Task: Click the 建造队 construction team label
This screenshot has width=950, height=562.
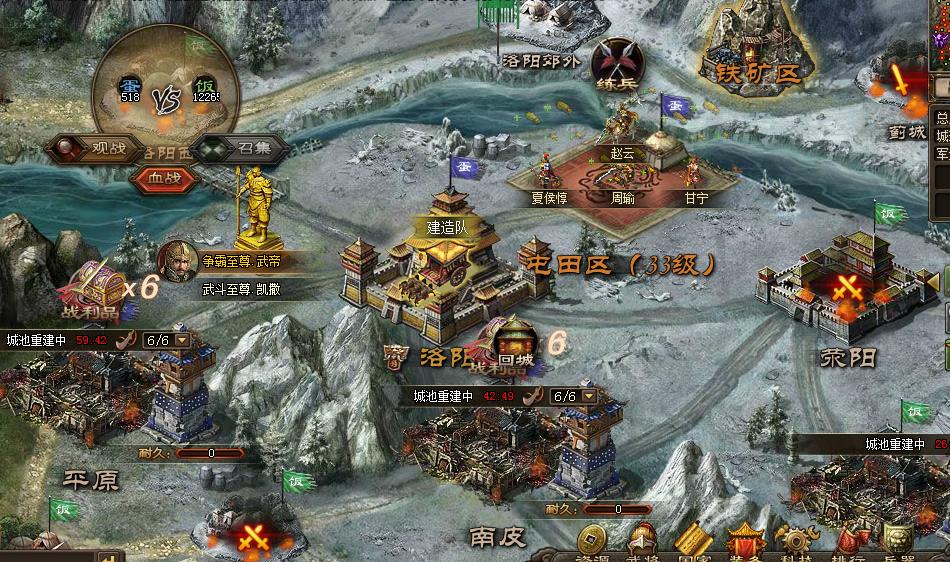Action: click(x=447, y=226)
